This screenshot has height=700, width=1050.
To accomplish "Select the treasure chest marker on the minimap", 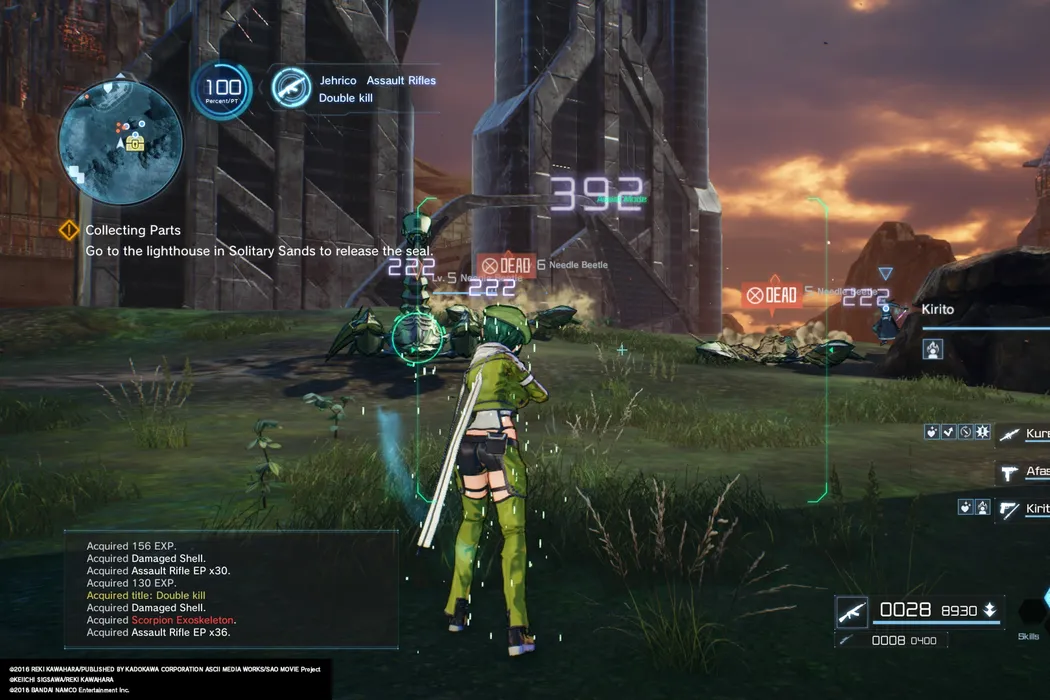I will (135, 143).
